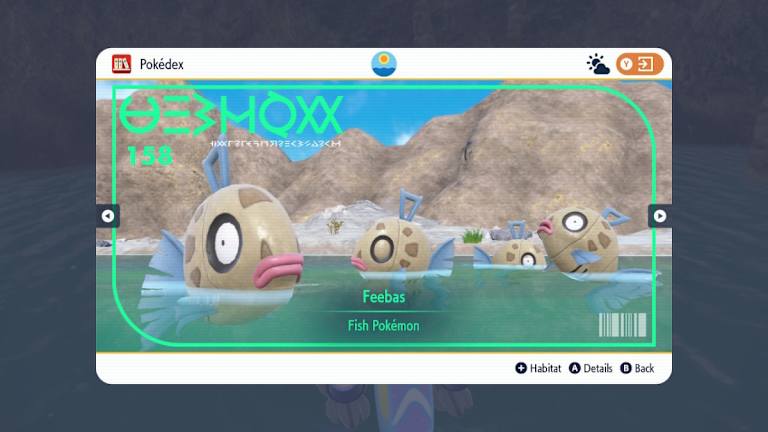This screenshot has width=768, height=432.
Task: Open the Habitat view
Action: tap(538, 368)
